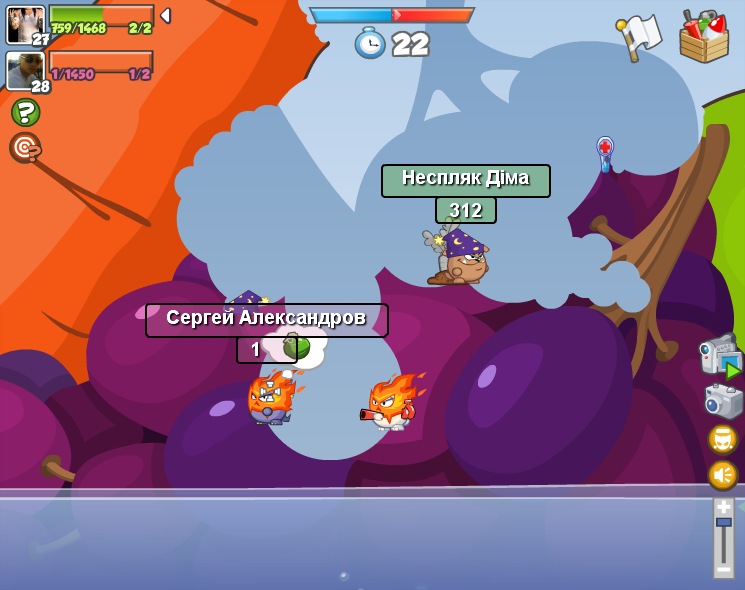The height and width of the screenshot is (590, 745).
Task: Open the weapons crate inventory
Action: coord(704,37)
